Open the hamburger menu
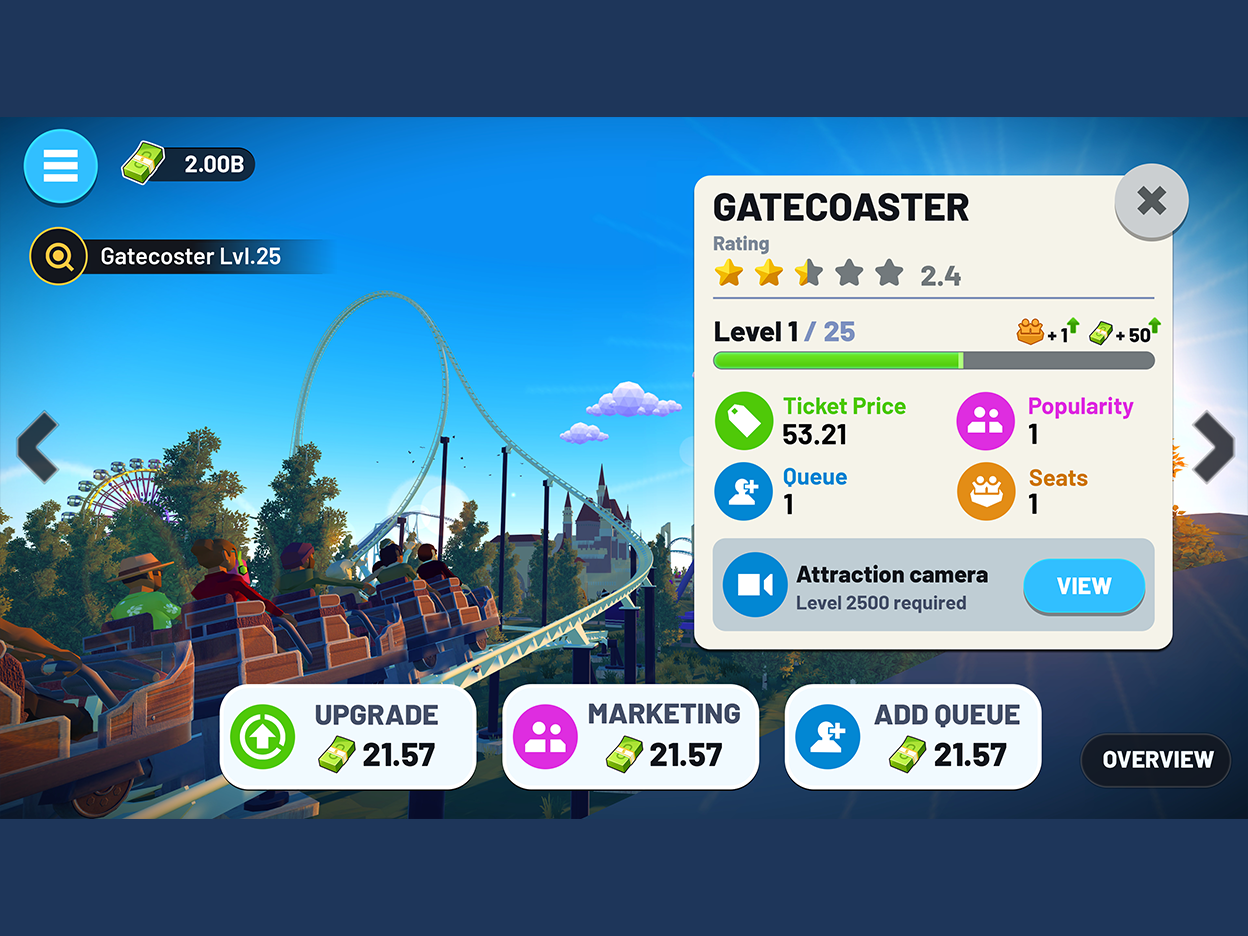 pyautogui.click(x=60, y=166)
